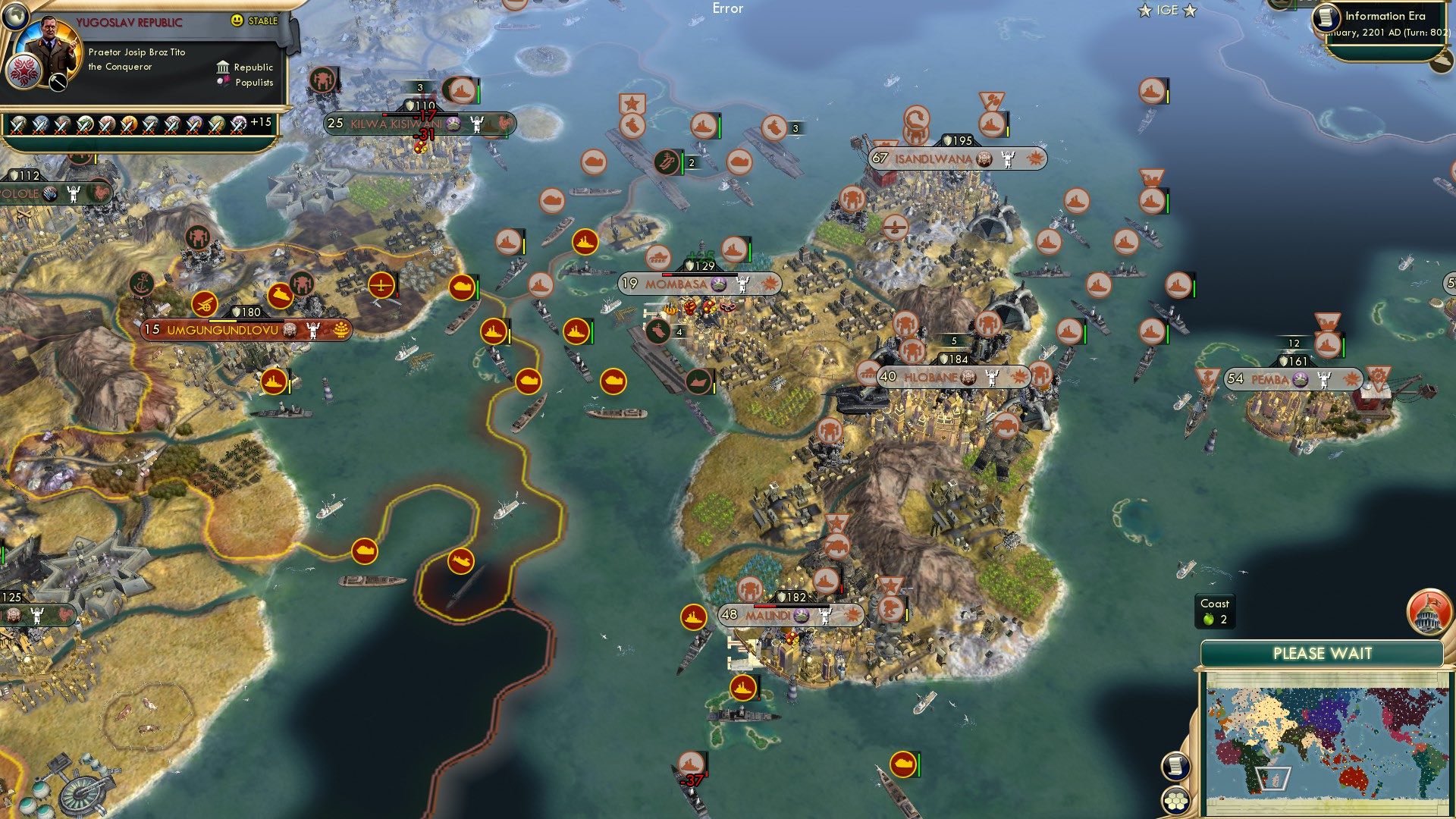Toggle the hexagon strategic view button
The width and height of the screenshot is (1456, 819).
click(1175, 802)
